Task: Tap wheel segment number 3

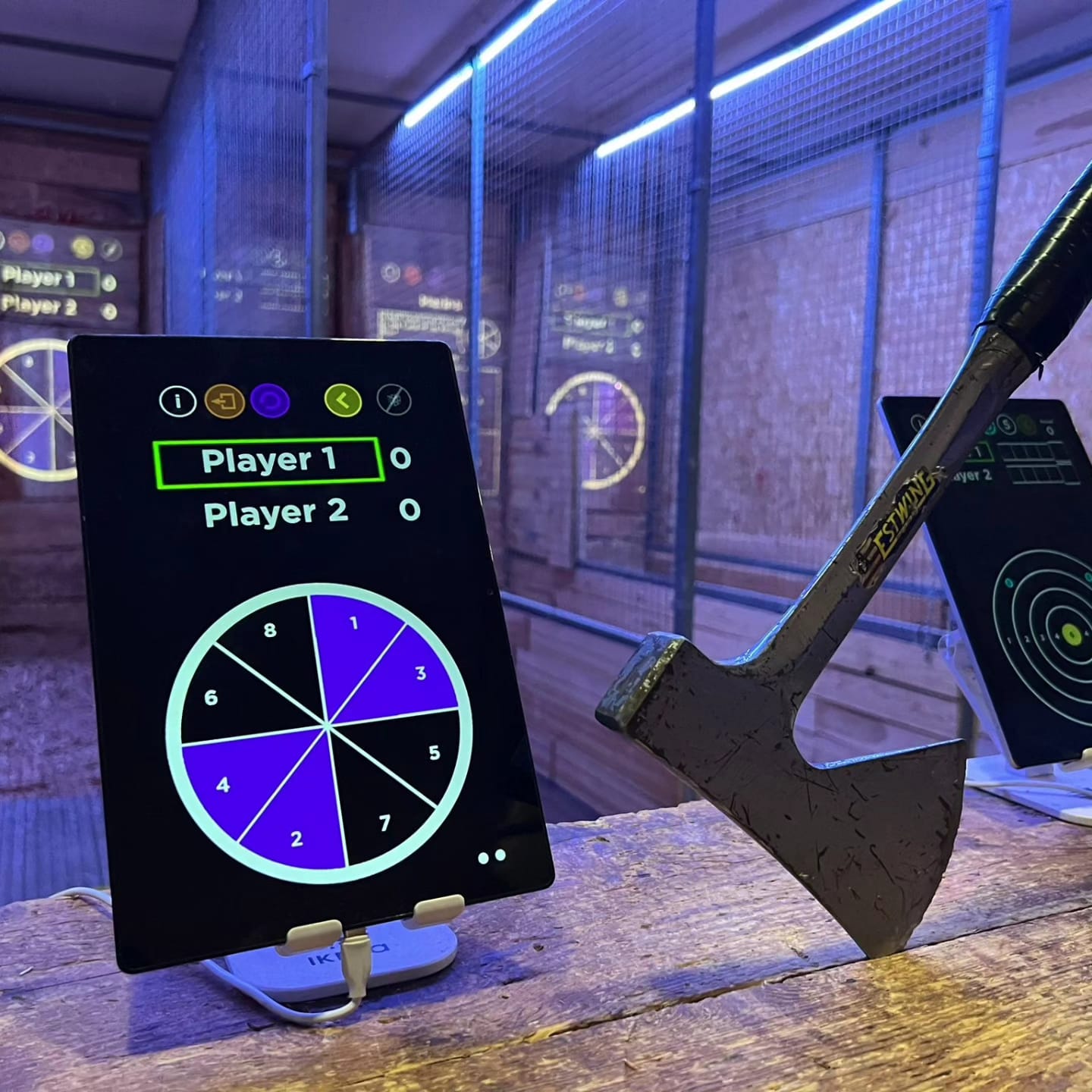Action: (409, 679)
